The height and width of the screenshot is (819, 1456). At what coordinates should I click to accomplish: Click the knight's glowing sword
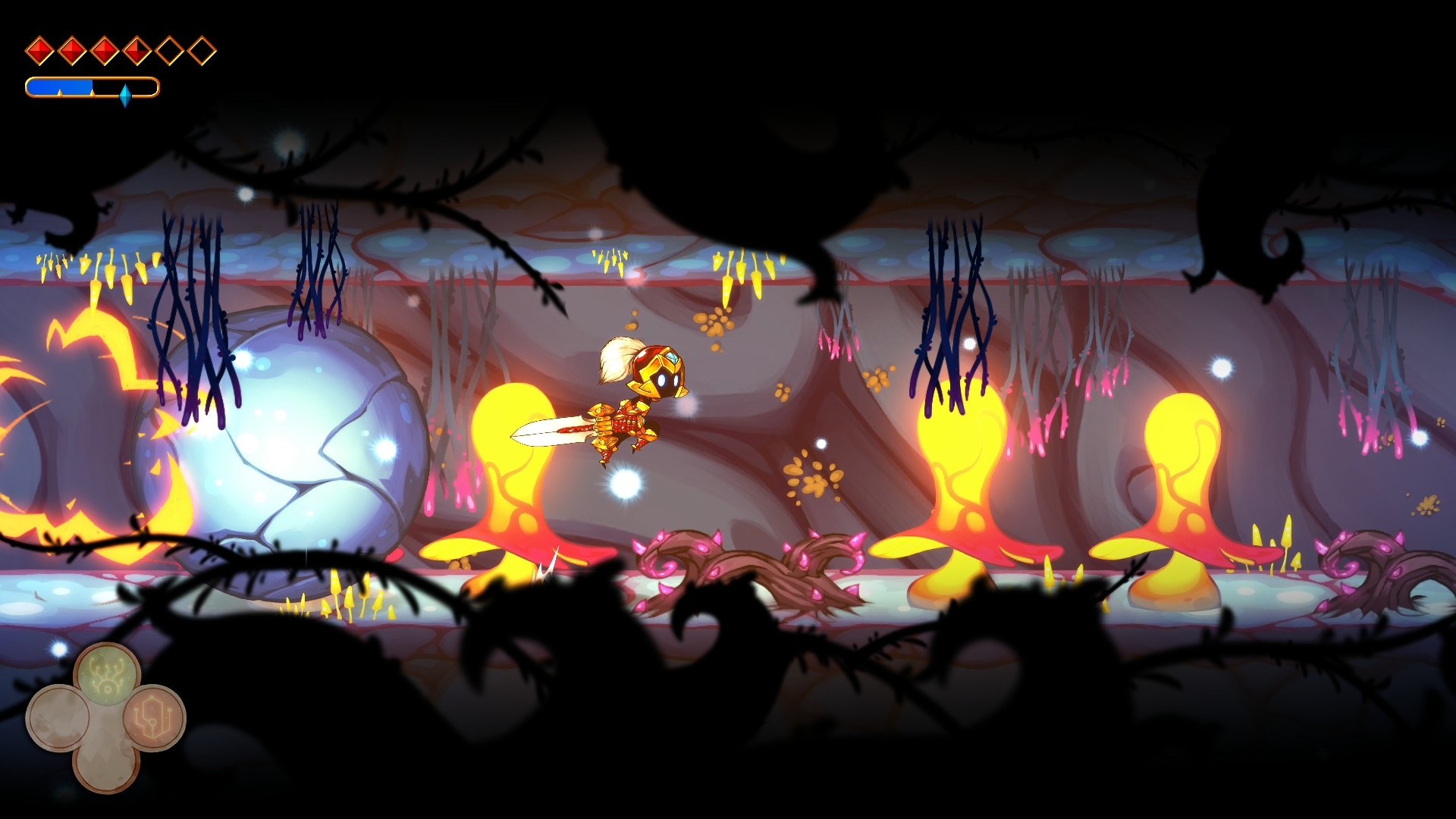click(x=554, y=432)
